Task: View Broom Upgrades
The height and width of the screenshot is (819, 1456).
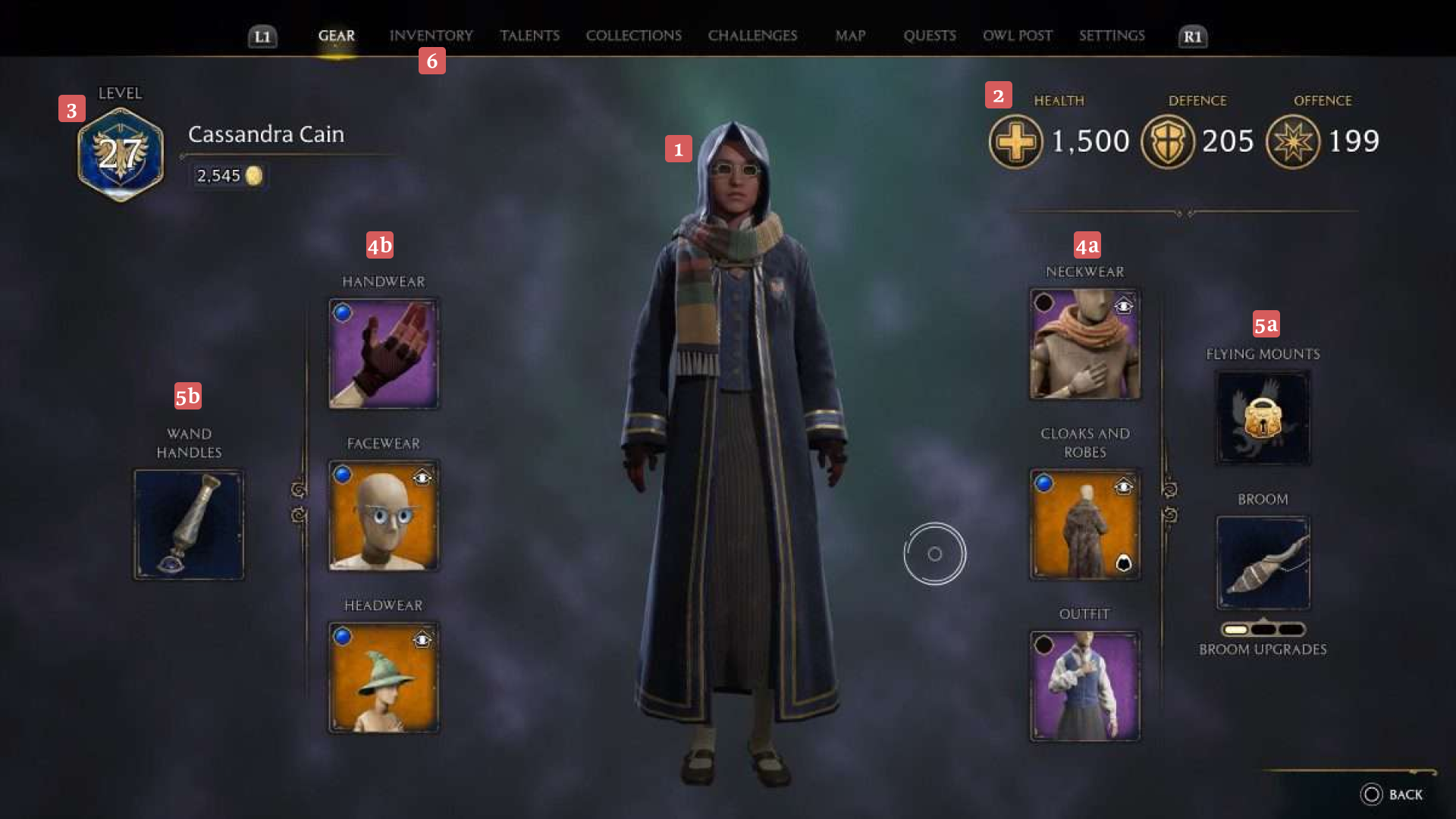Action: click(1263, 649)
